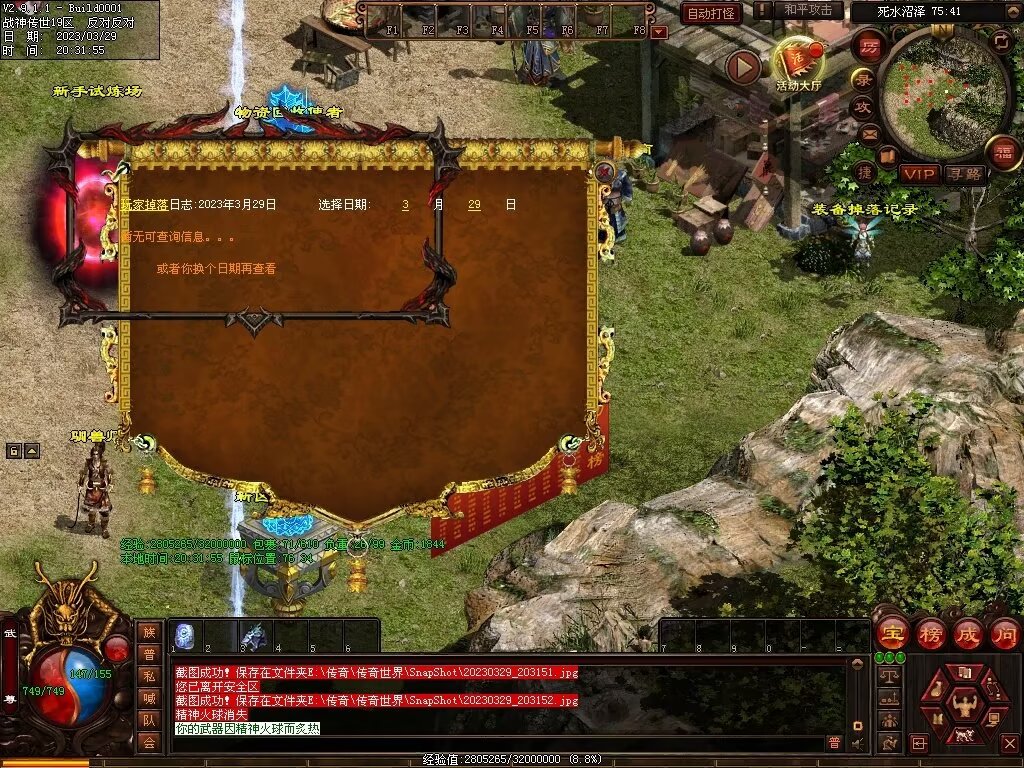Viewport: 1024px width, 768px height.
Task: Open the mail envelope icon beside the minimap
Action: (x=869, y=133)
